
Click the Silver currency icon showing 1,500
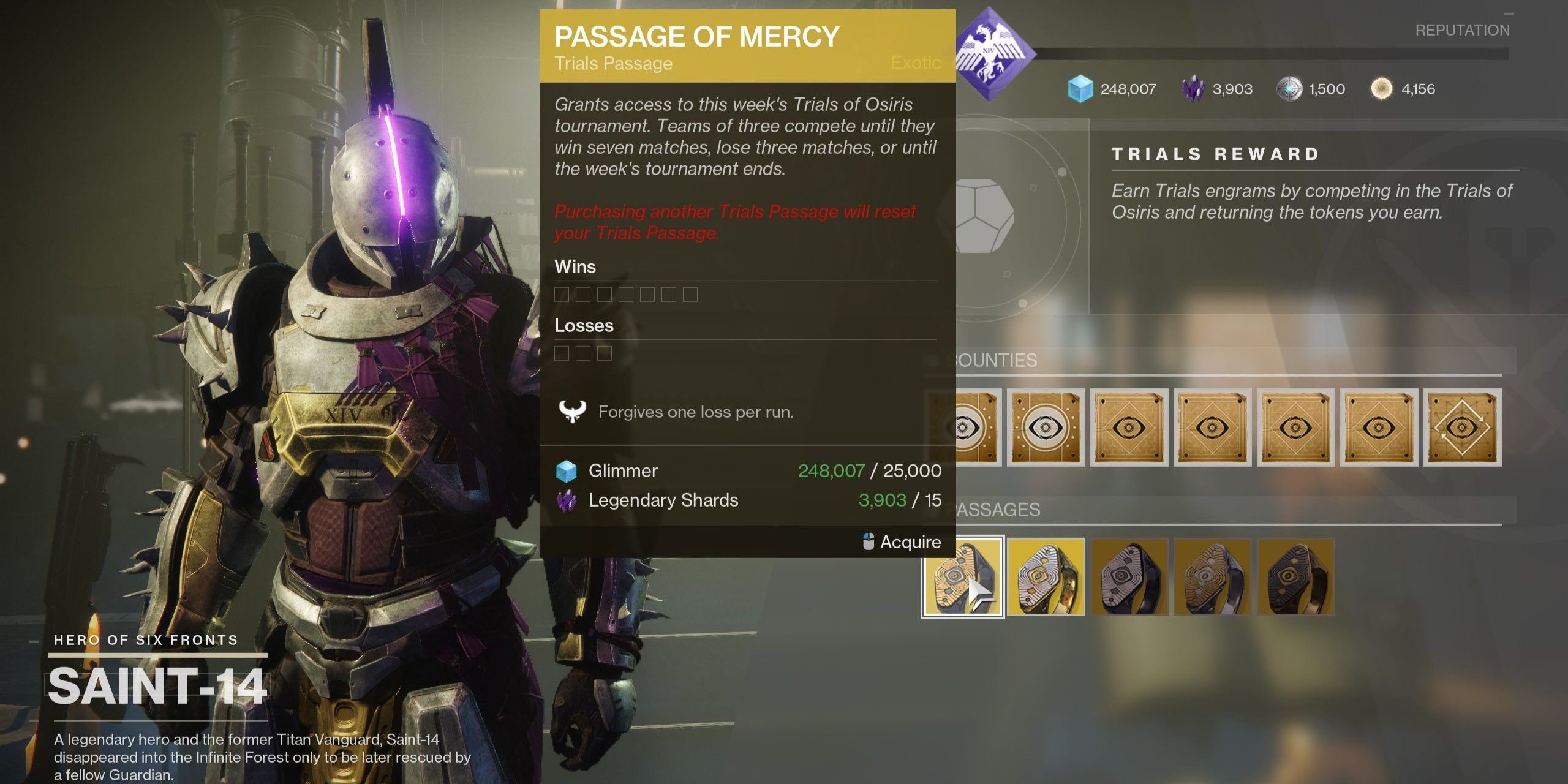coord(1290,89)
